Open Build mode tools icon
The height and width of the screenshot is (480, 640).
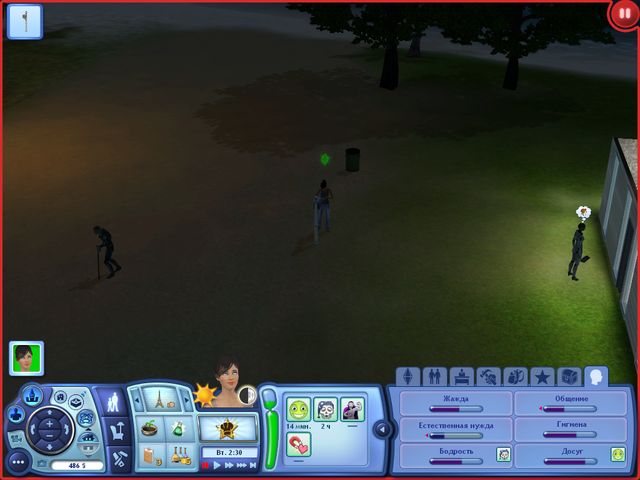tap(118, 458)
